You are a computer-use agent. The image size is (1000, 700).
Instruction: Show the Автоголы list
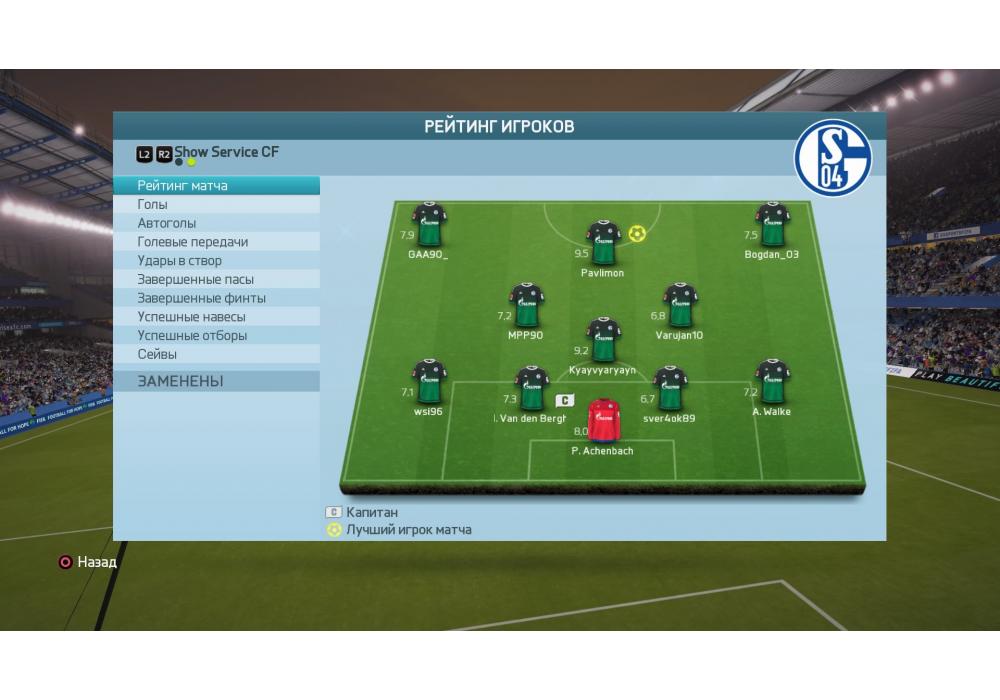pos(216,224)
